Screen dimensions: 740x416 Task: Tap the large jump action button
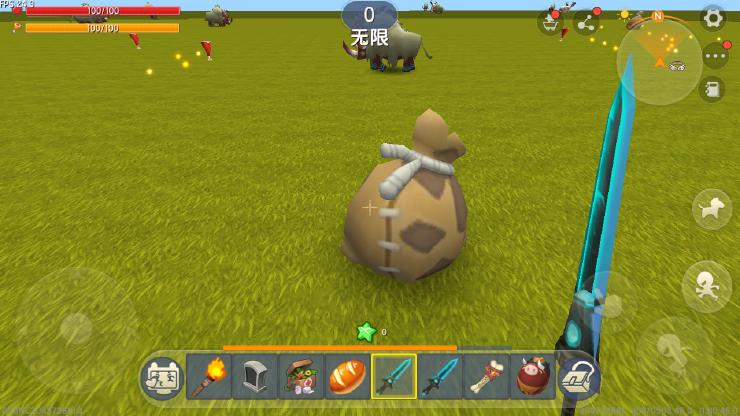point(675,353)
